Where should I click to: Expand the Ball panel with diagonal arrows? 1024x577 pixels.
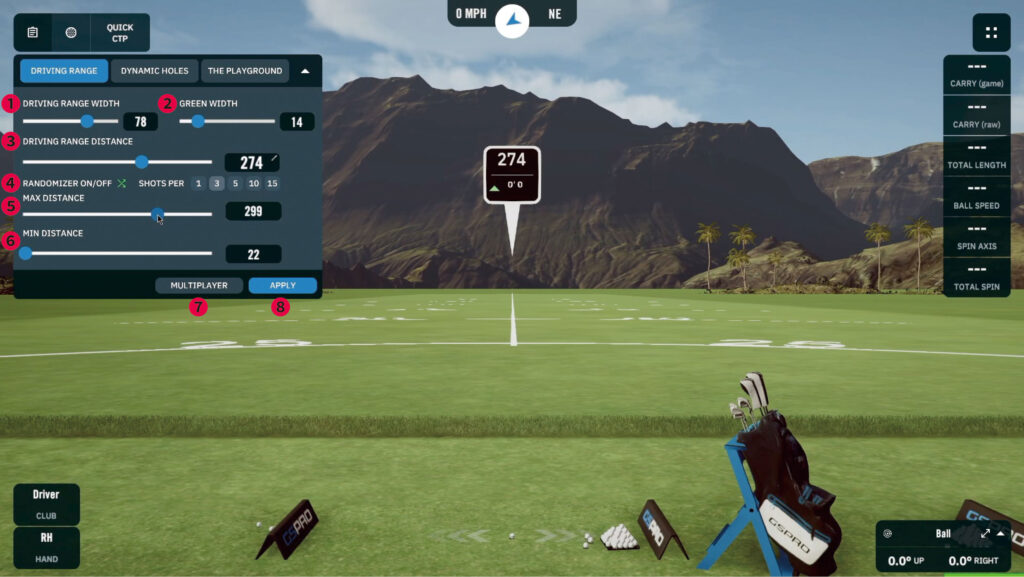(985, 533)
